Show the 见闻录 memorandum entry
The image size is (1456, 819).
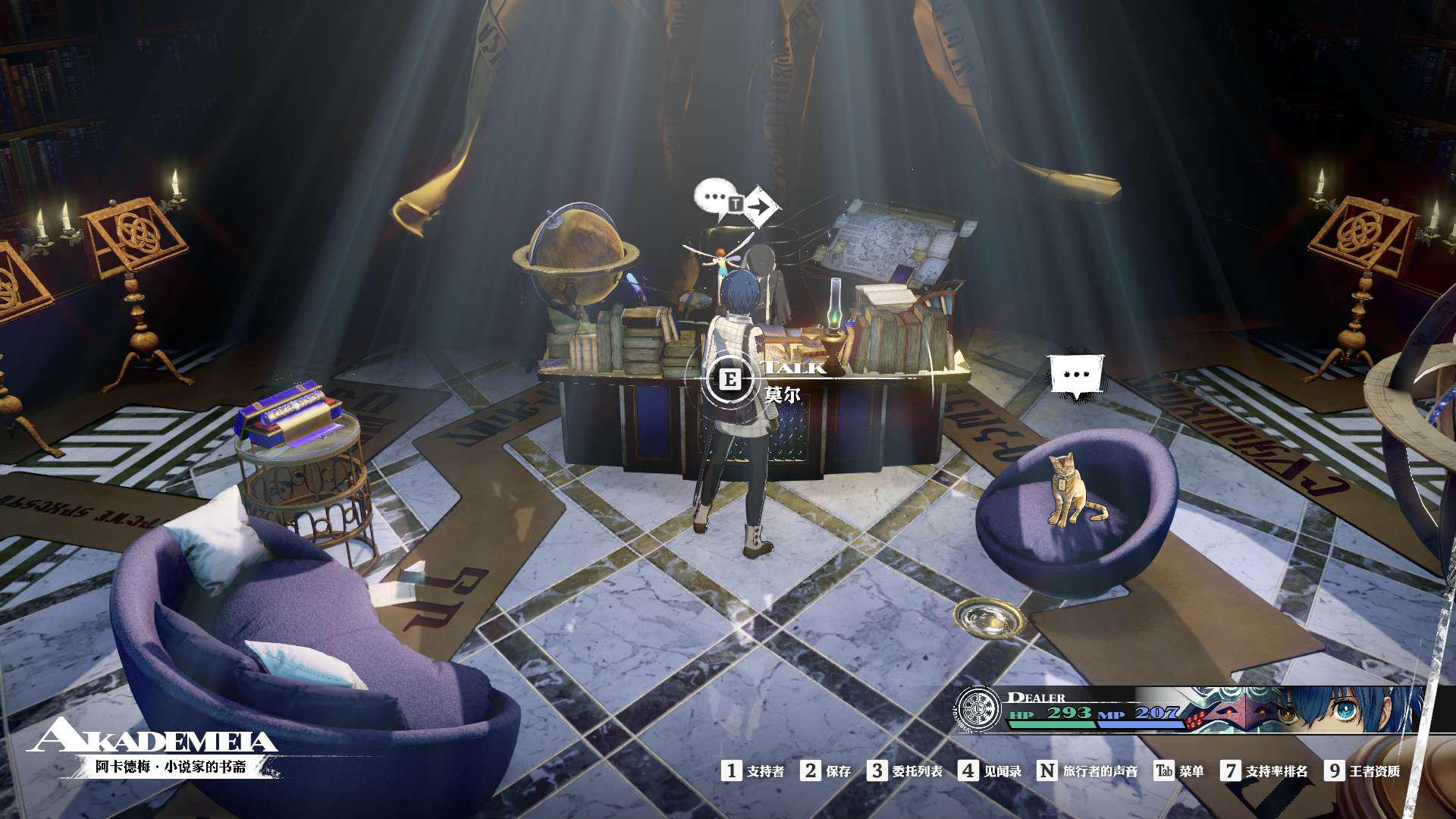(x=990, y=771)
